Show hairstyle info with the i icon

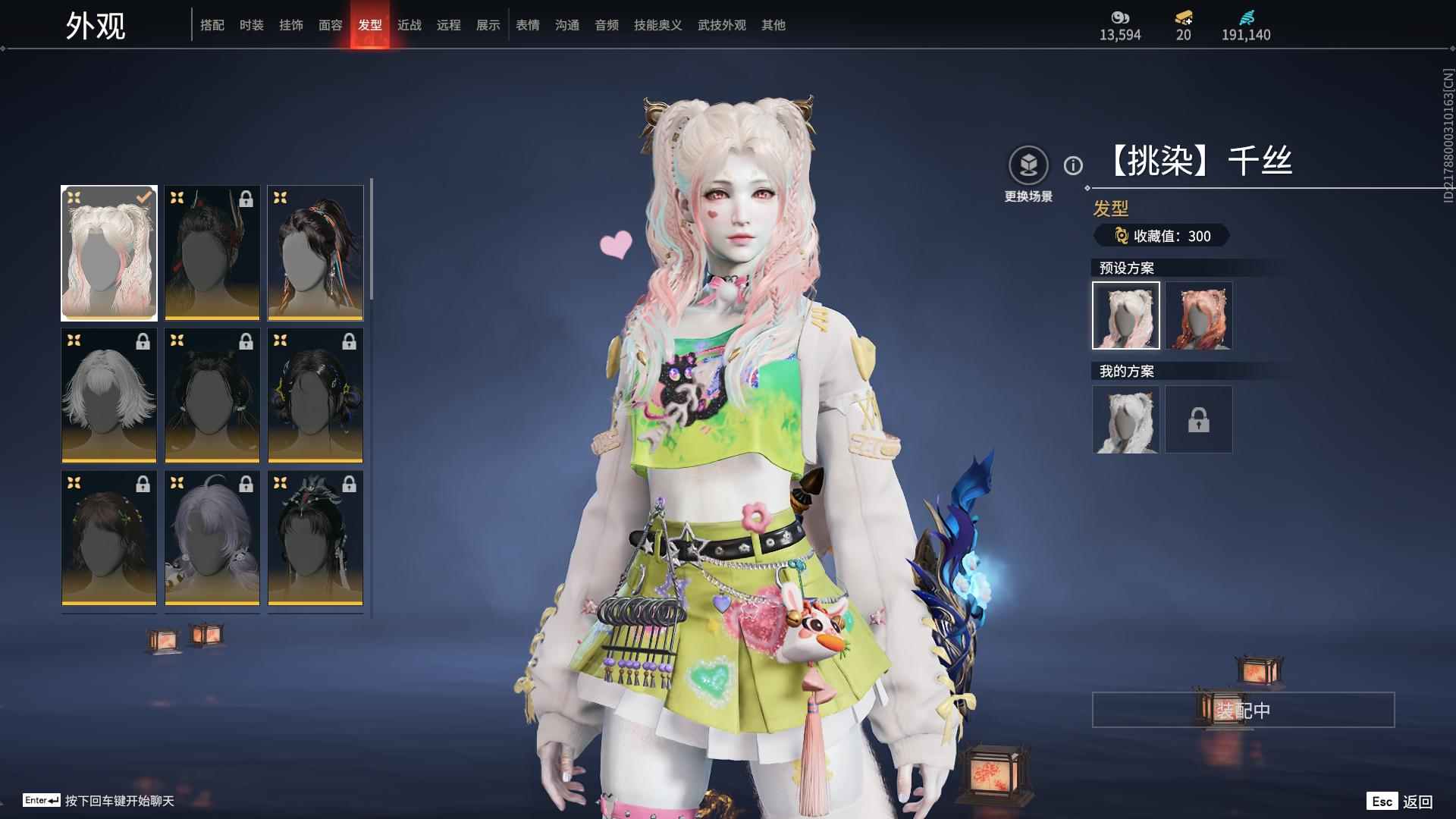[x=1073, y=165]
